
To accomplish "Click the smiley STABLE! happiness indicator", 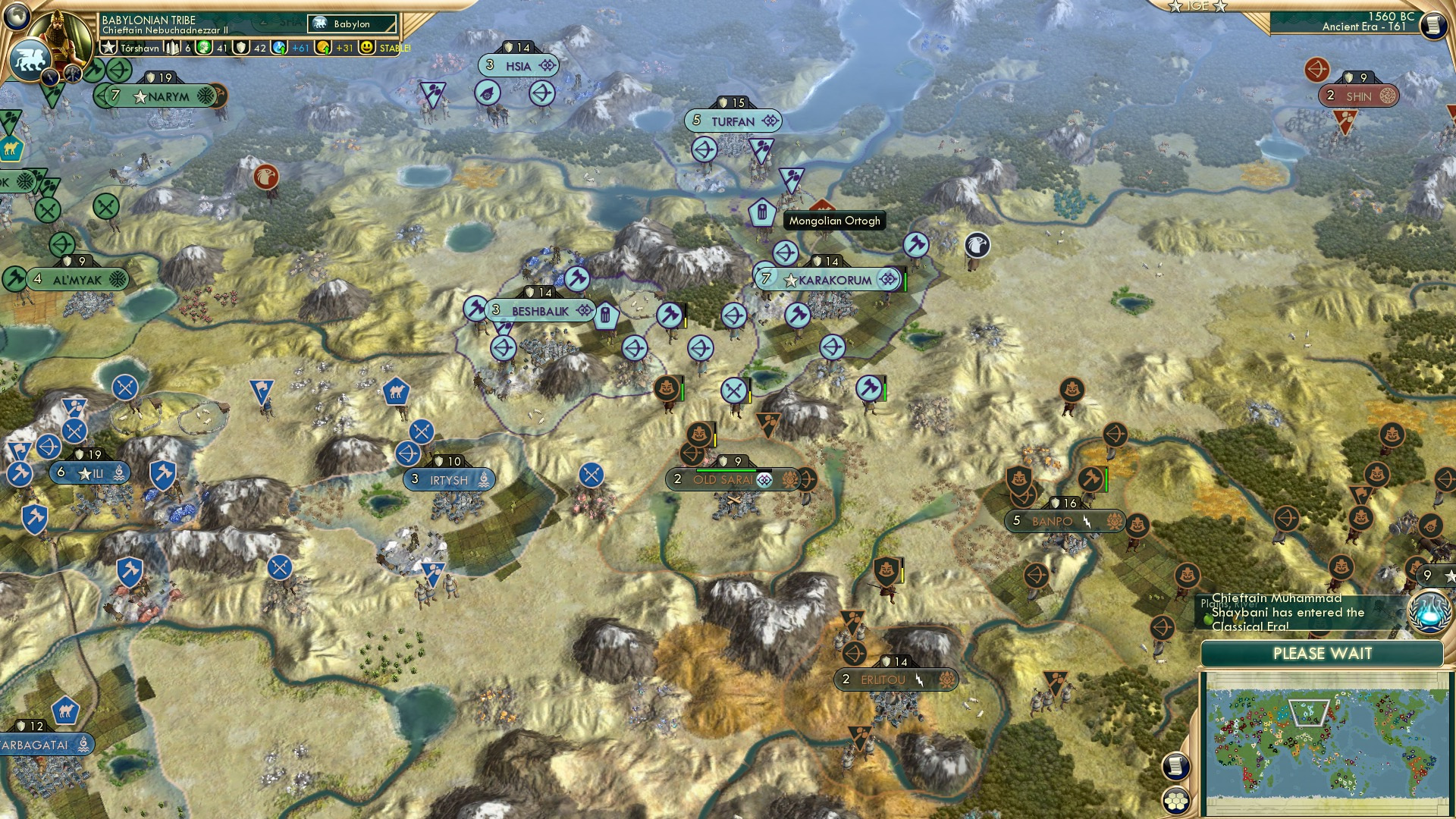I will point(366,47).
